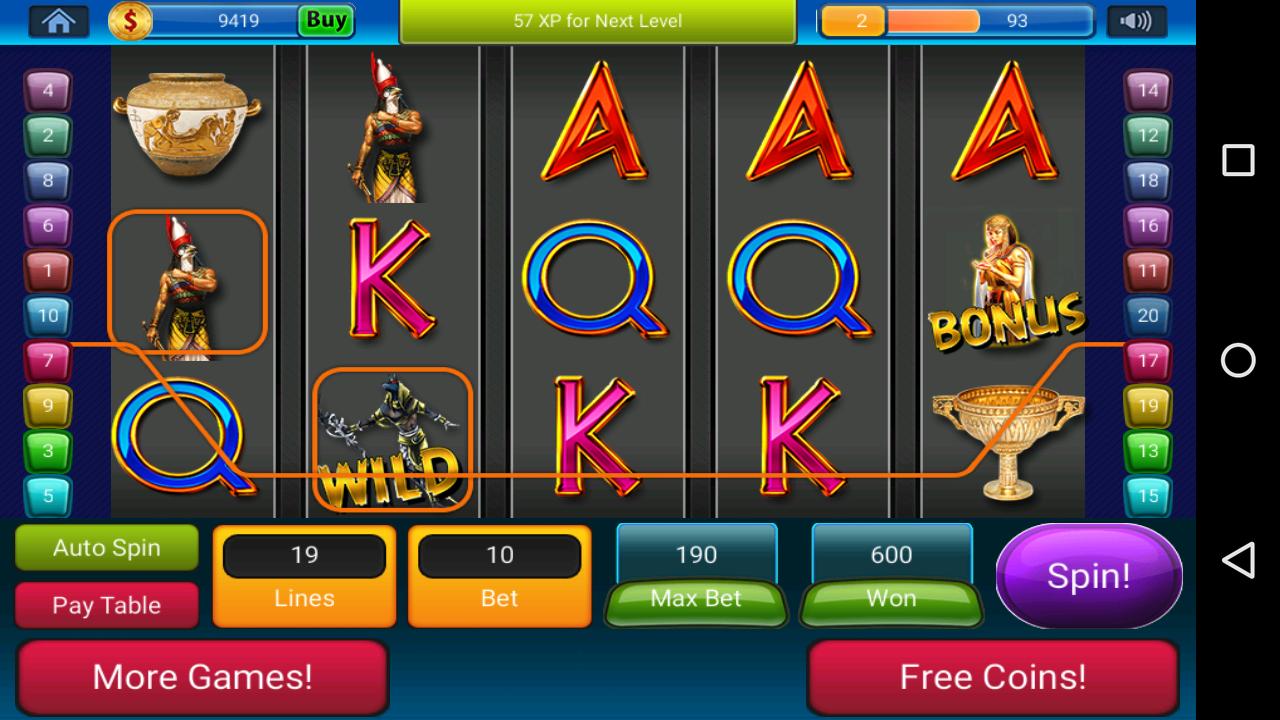
Task: Select payline 20 on the right side
Action: click(x=1148, y=315)
